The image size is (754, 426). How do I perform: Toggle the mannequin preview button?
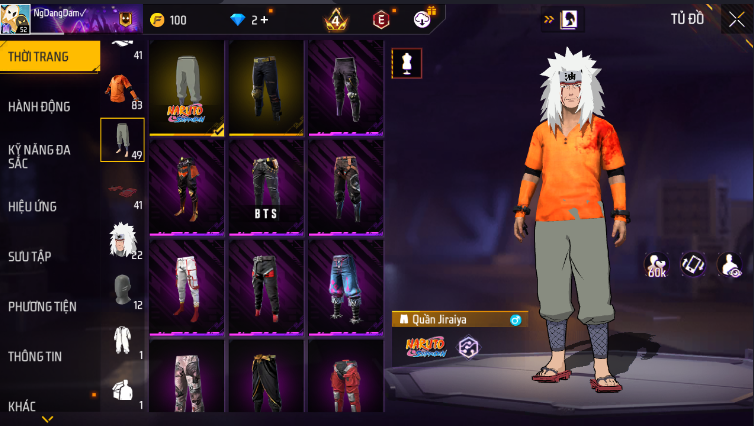pyautogui.click(x=407, y=63)
